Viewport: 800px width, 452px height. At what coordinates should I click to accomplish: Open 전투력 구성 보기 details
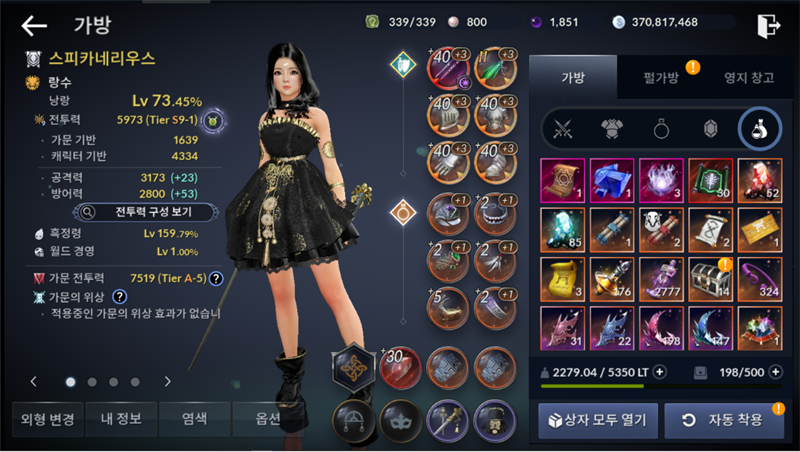pos(147,212)
